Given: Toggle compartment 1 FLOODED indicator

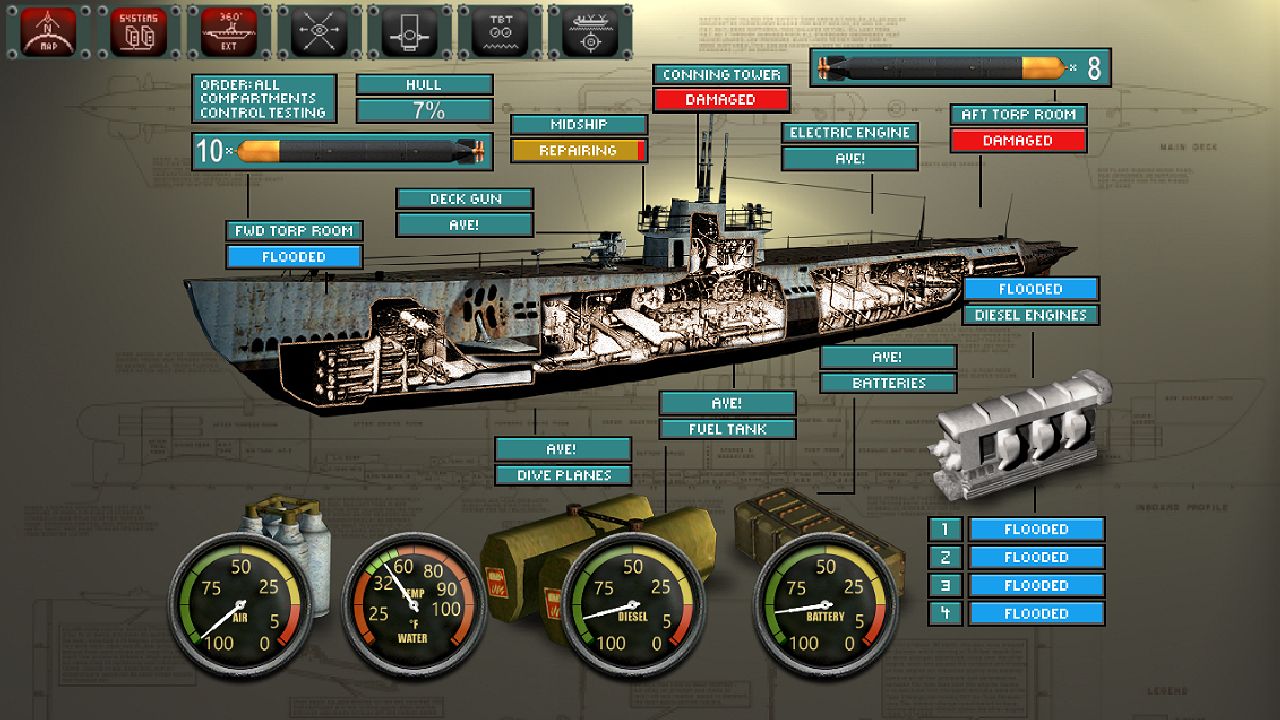Looking at the screenshot, I should (x=1037, y=529).
